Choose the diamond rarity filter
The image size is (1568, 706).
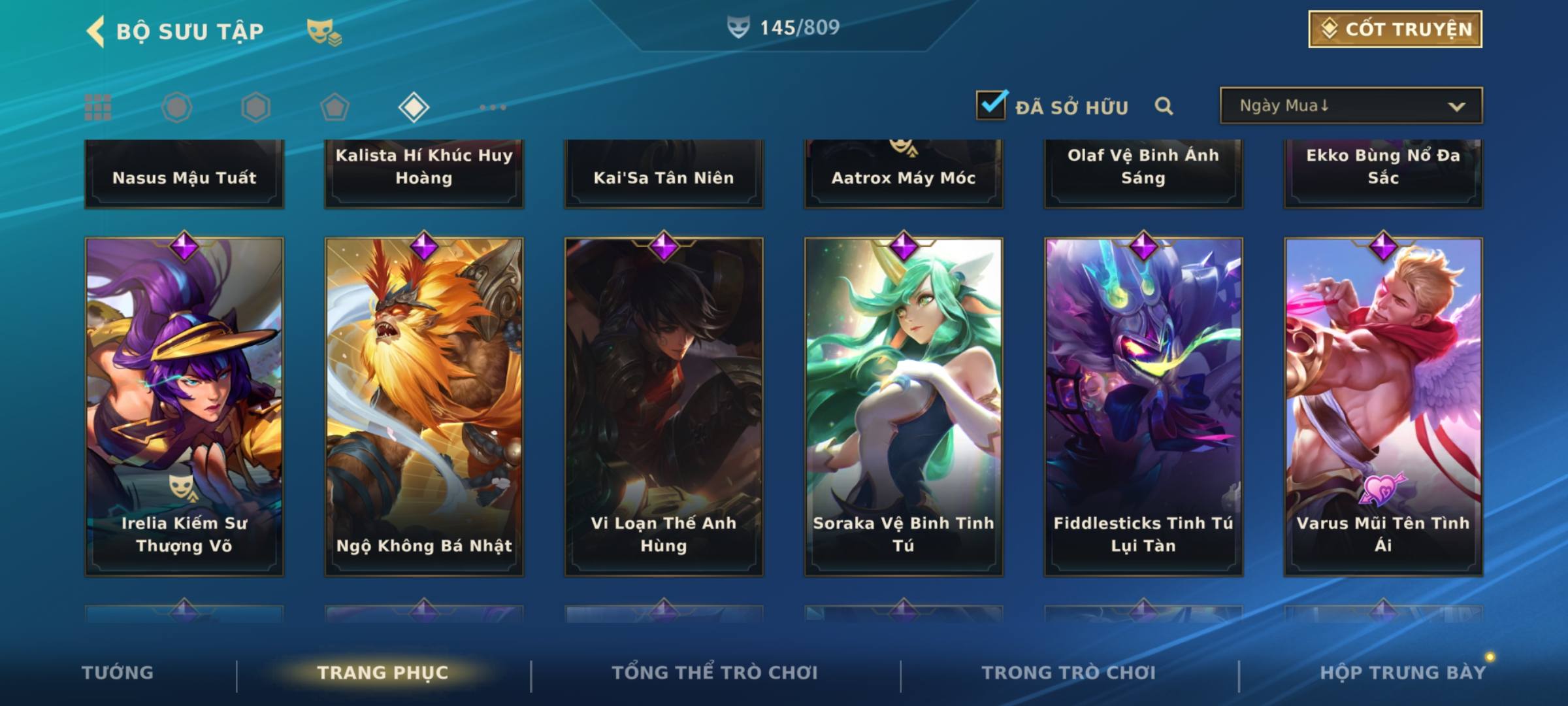(x=414, y=107)
